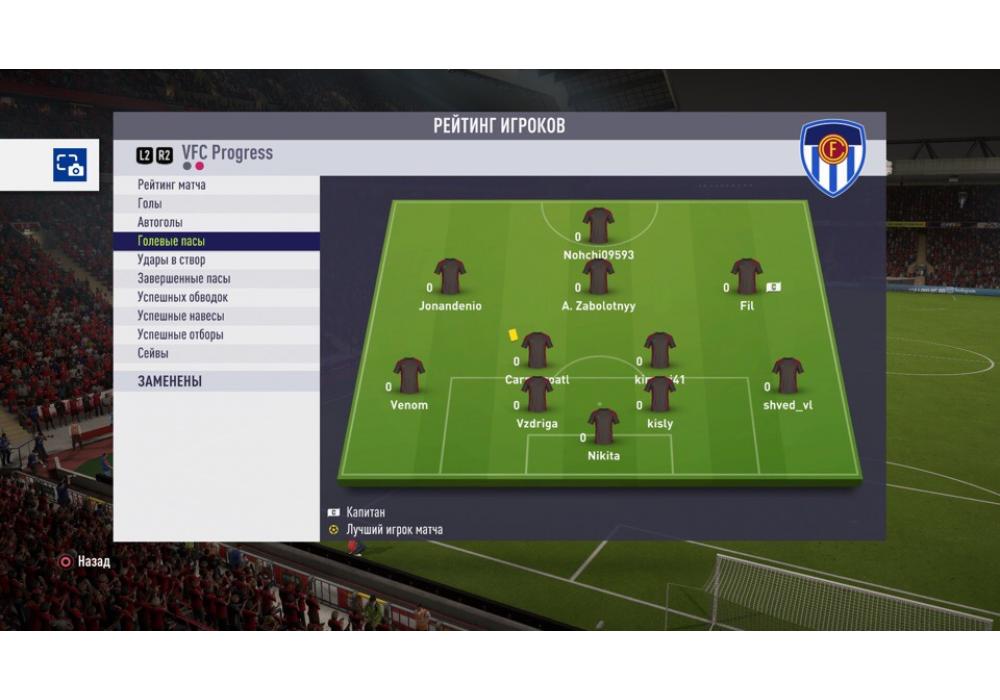The image size is (1000, 700).
Task: Show Удары в створ statistics
Action: (171, 260)
